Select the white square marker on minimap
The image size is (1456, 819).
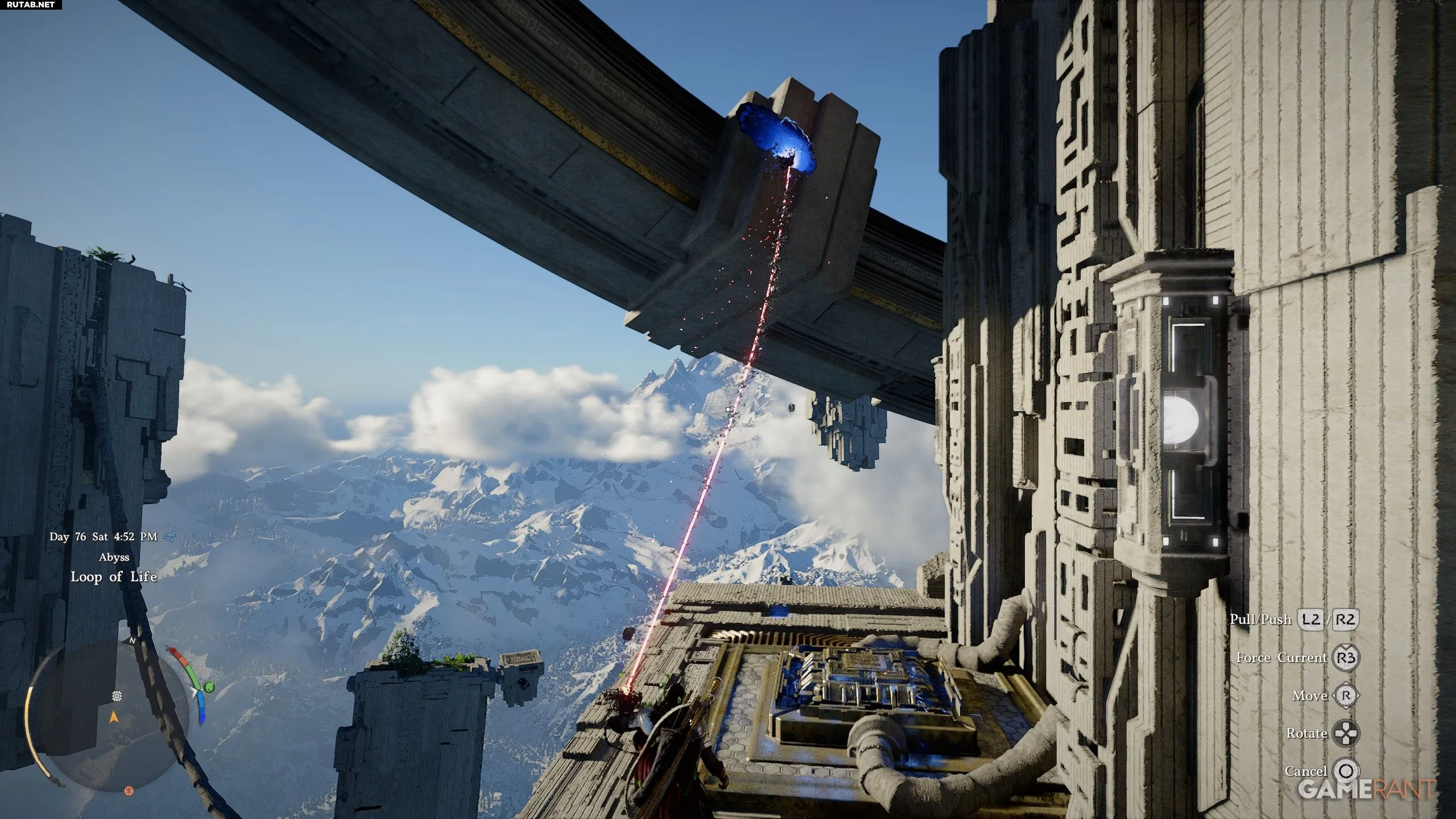(x=117, y=696)
